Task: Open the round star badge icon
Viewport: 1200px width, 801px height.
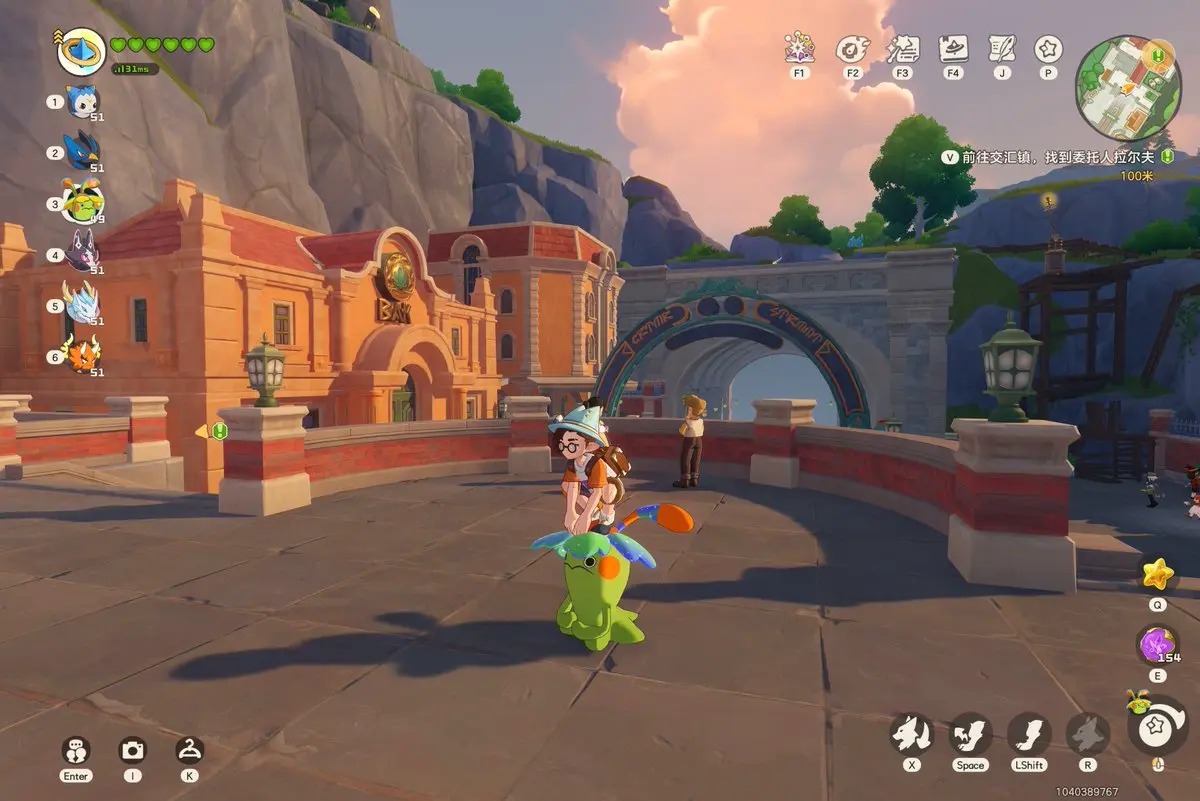Action: tap(1048, 47)
